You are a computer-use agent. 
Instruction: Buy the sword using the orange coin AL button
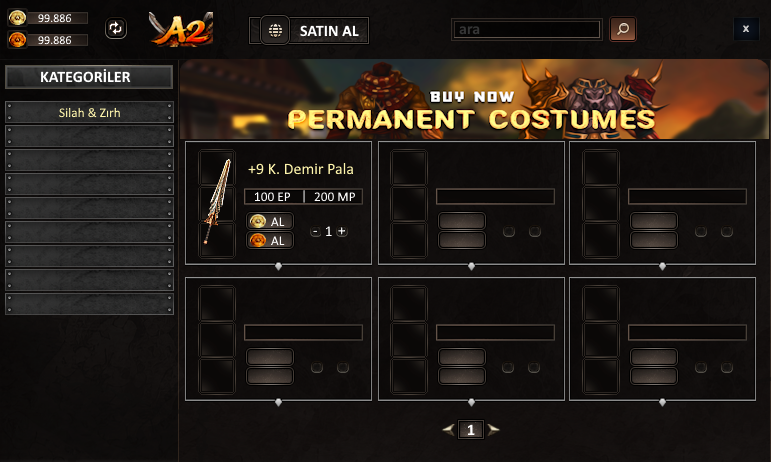270,240
